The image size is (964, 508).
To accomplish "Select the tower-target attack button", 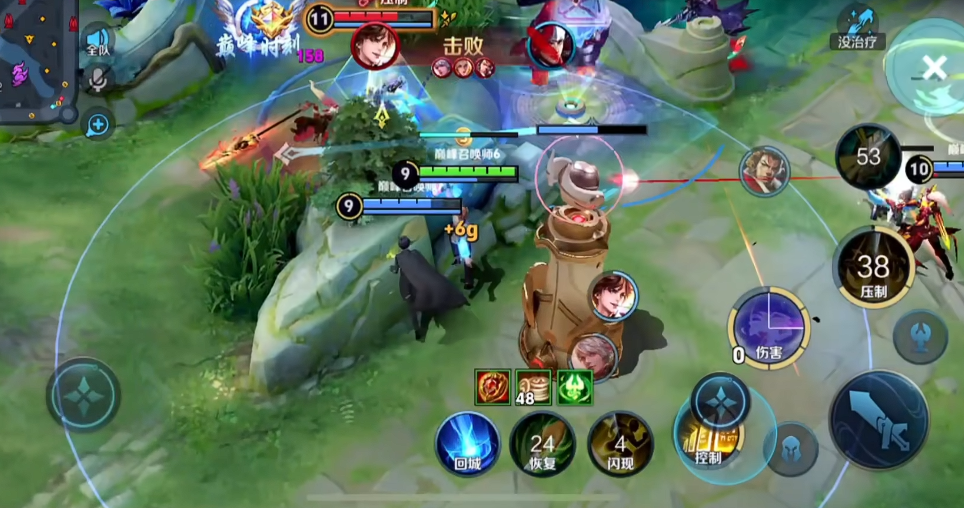I will point(920,336).
